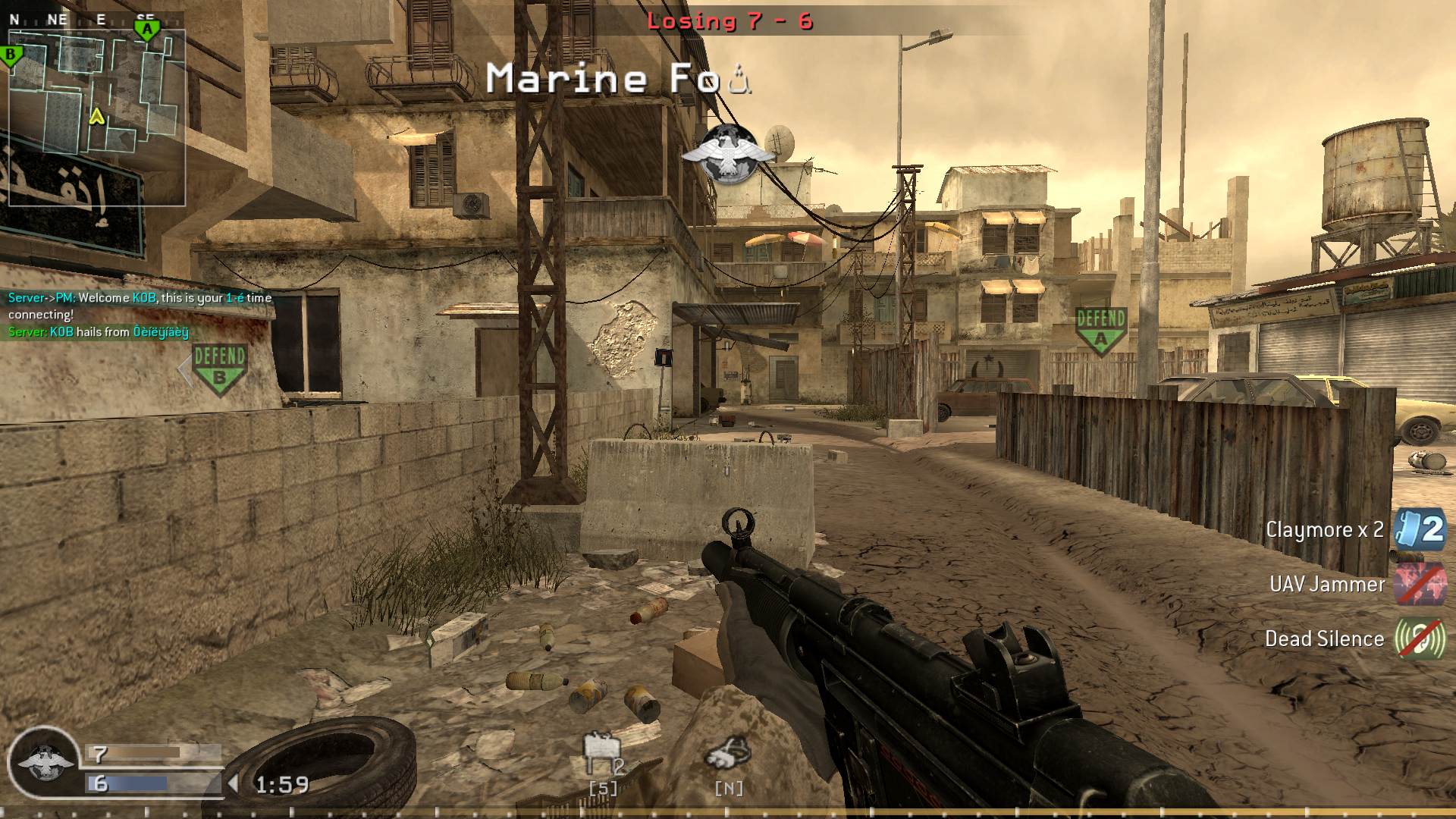
Task: Click the Marine faction eagle emblem
Action: coord(726,151)
